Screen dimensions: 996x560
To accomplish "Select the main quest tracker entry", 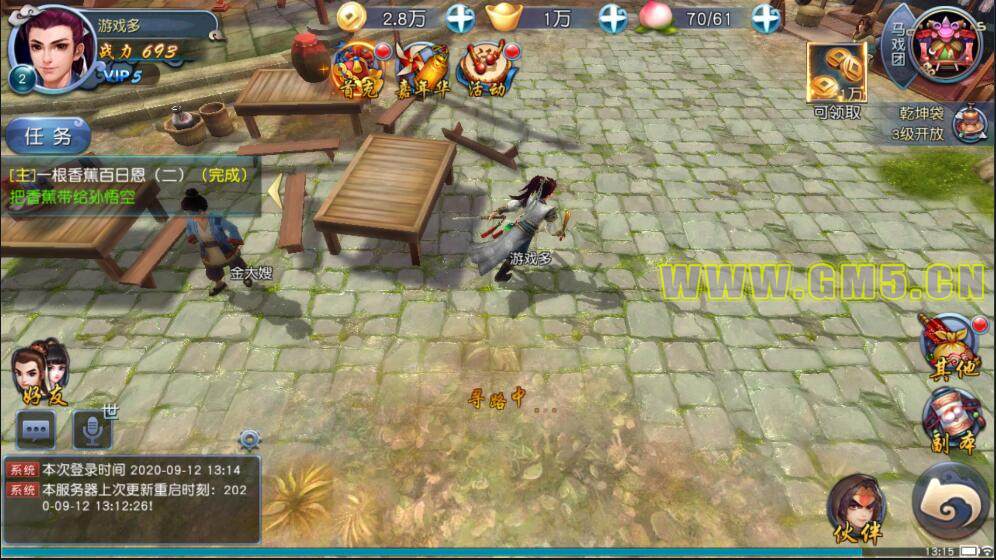I will coord(128,184).
